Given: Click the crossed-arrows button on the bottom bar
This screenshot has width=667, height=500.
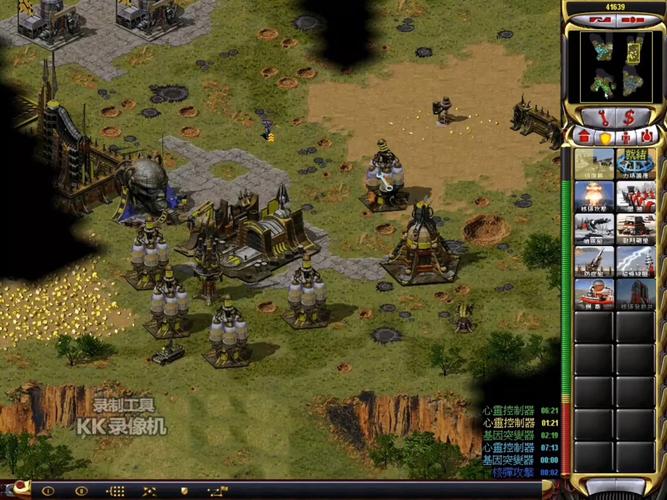Looking at the screenshot, I should (149, 491).
